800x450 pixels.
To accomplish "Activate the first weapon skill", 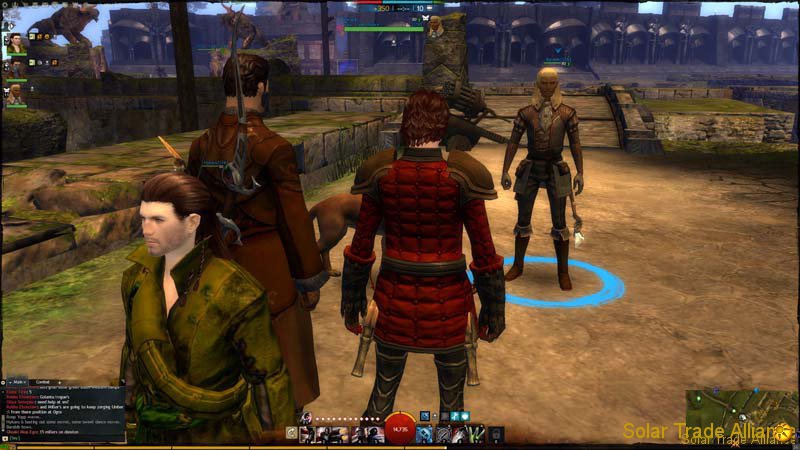I will point(306,434).
